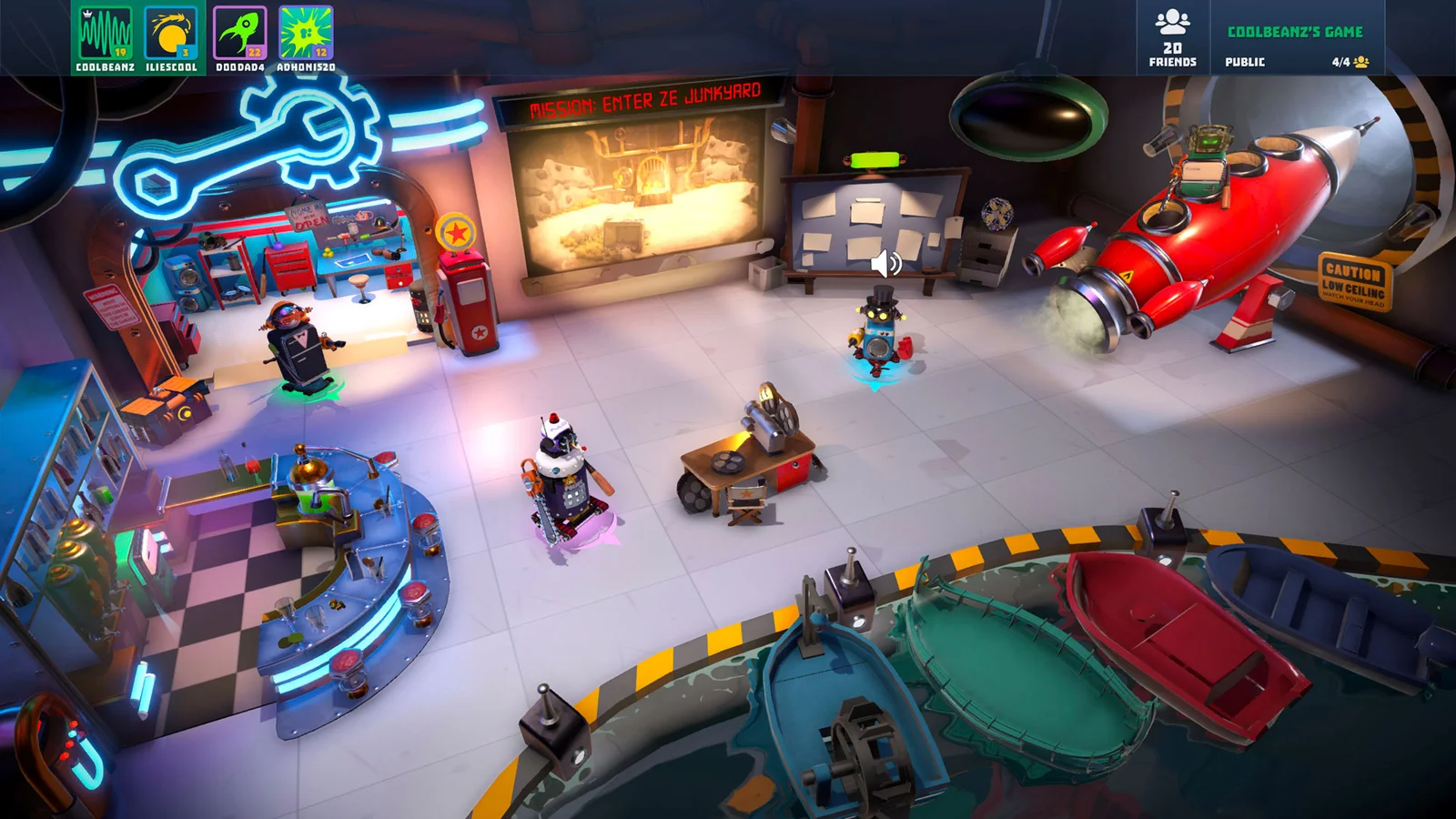1456x819 pixels.
Task: Click the 20 Friends people icon
Action: (x=1173, y=23)
